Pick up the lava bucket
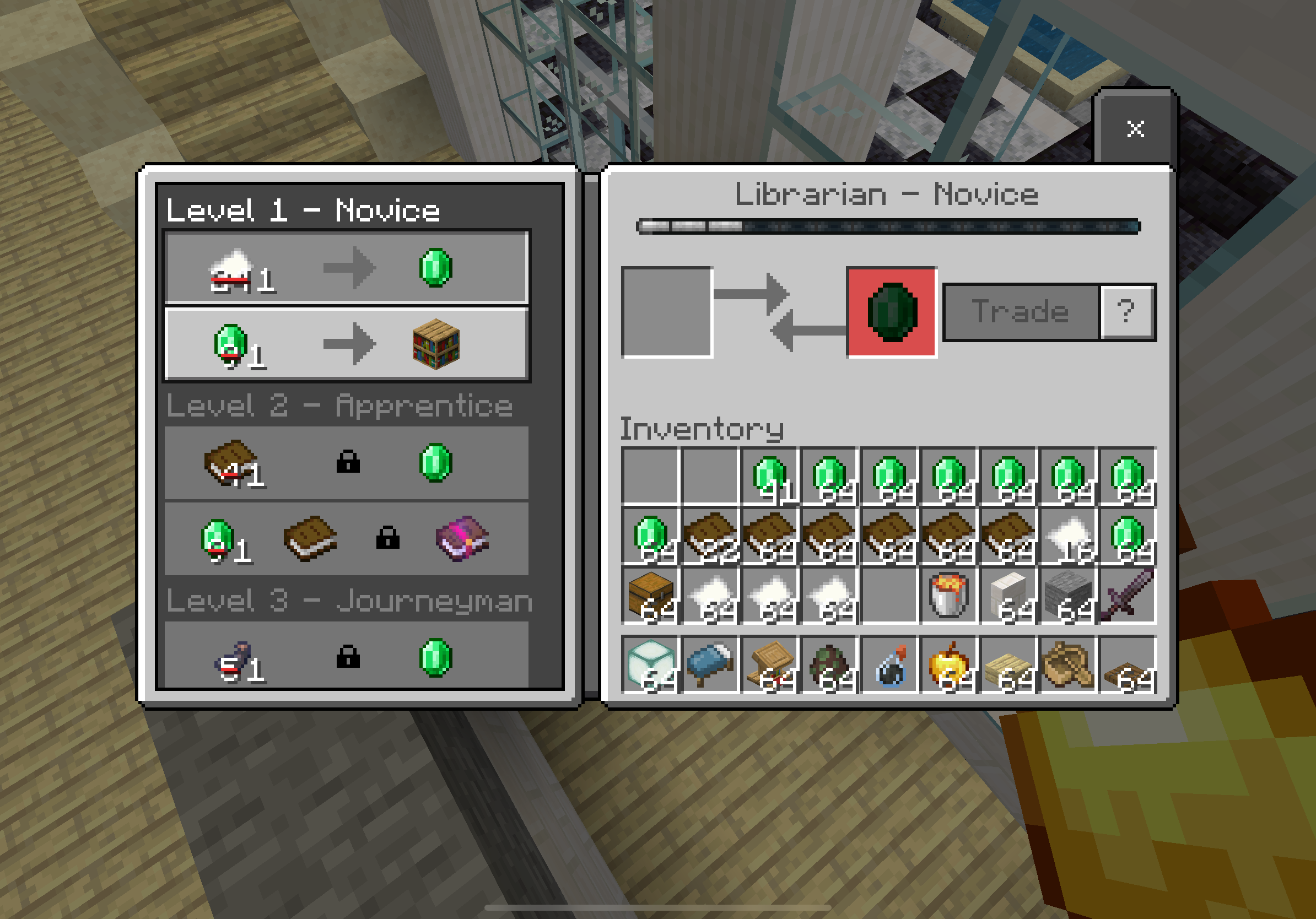Screen dimensions: 1316x919 click(949, 597)
